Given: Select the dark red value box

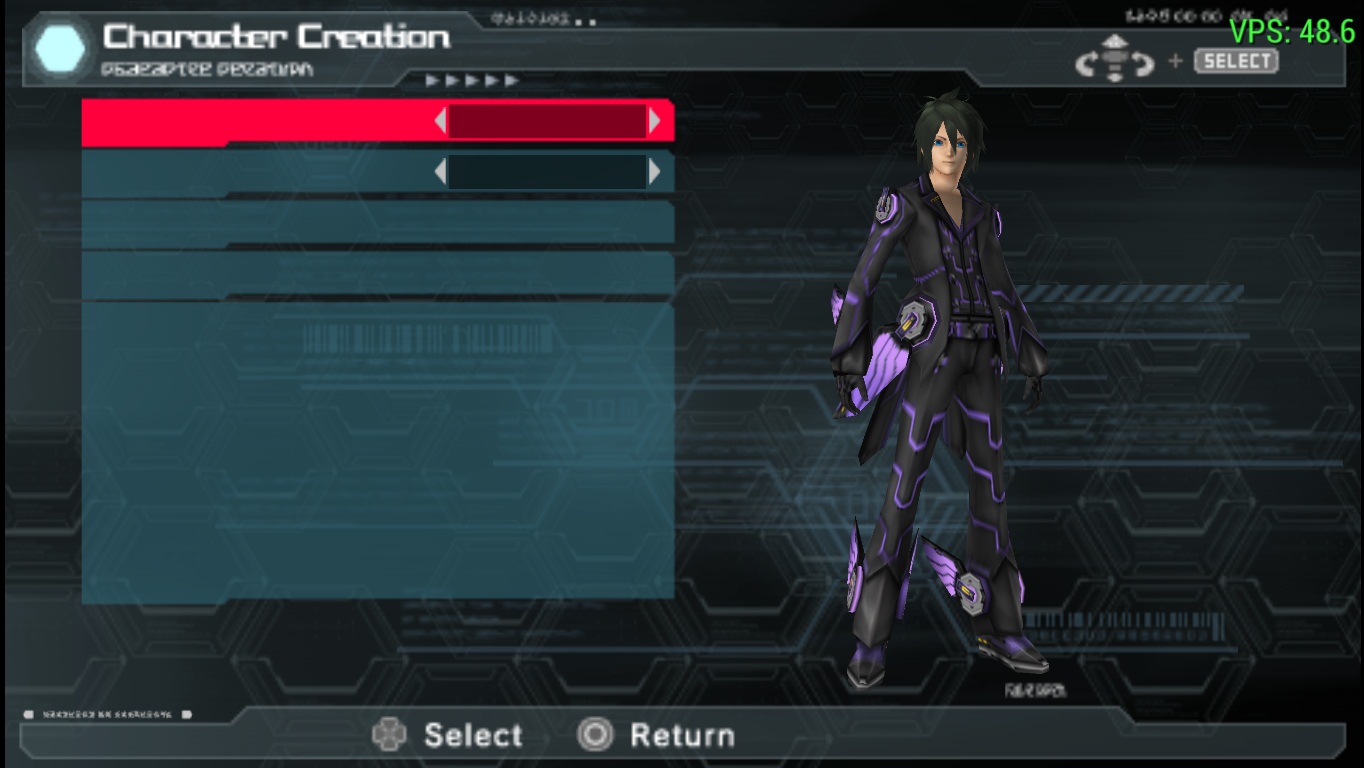Looking at the screenshot, I should (x=547, y=122).
